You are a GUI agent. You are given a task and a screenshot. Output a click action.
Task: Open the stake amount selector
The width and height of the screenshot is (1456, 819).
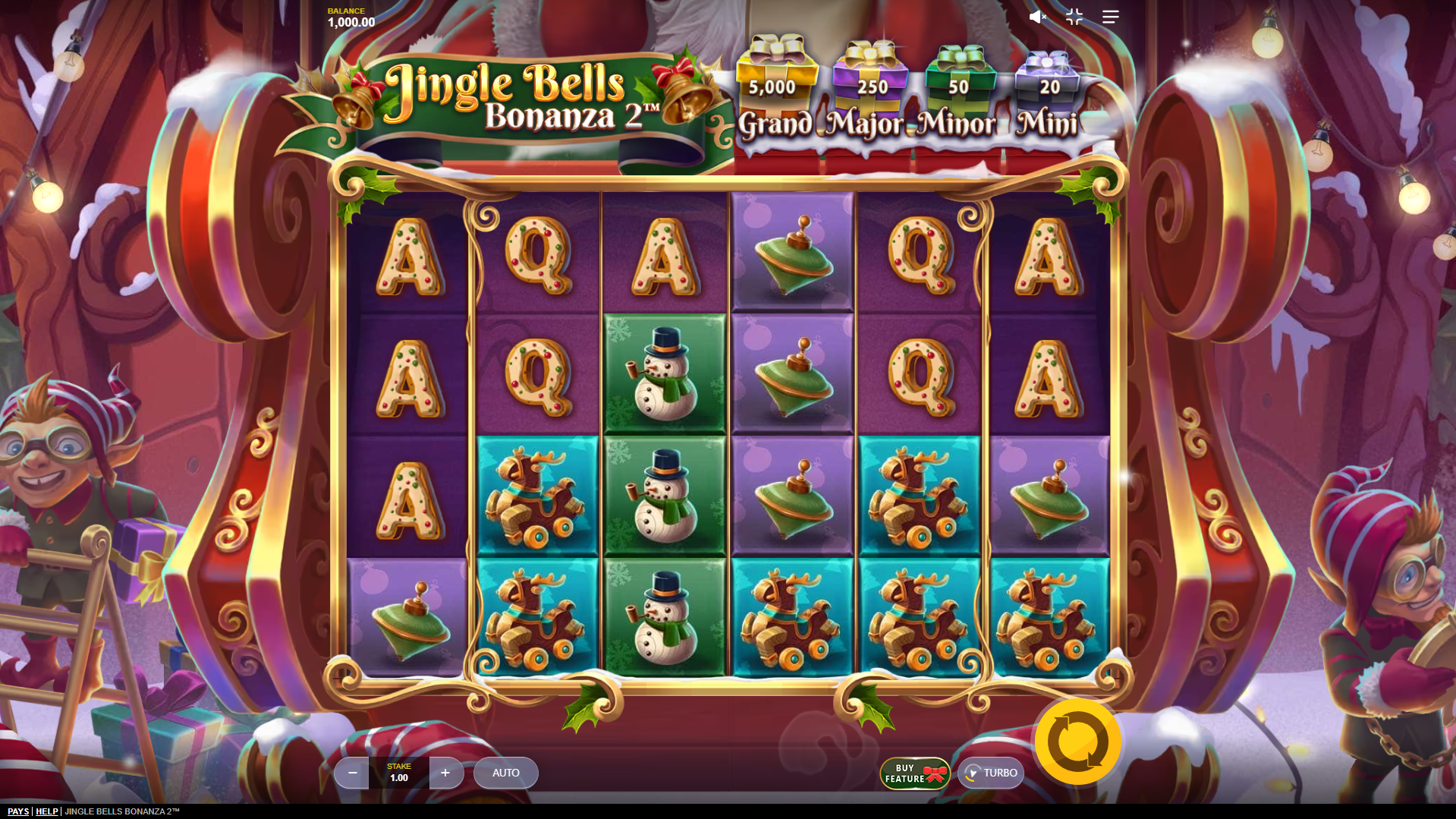[x=398, y=773]
